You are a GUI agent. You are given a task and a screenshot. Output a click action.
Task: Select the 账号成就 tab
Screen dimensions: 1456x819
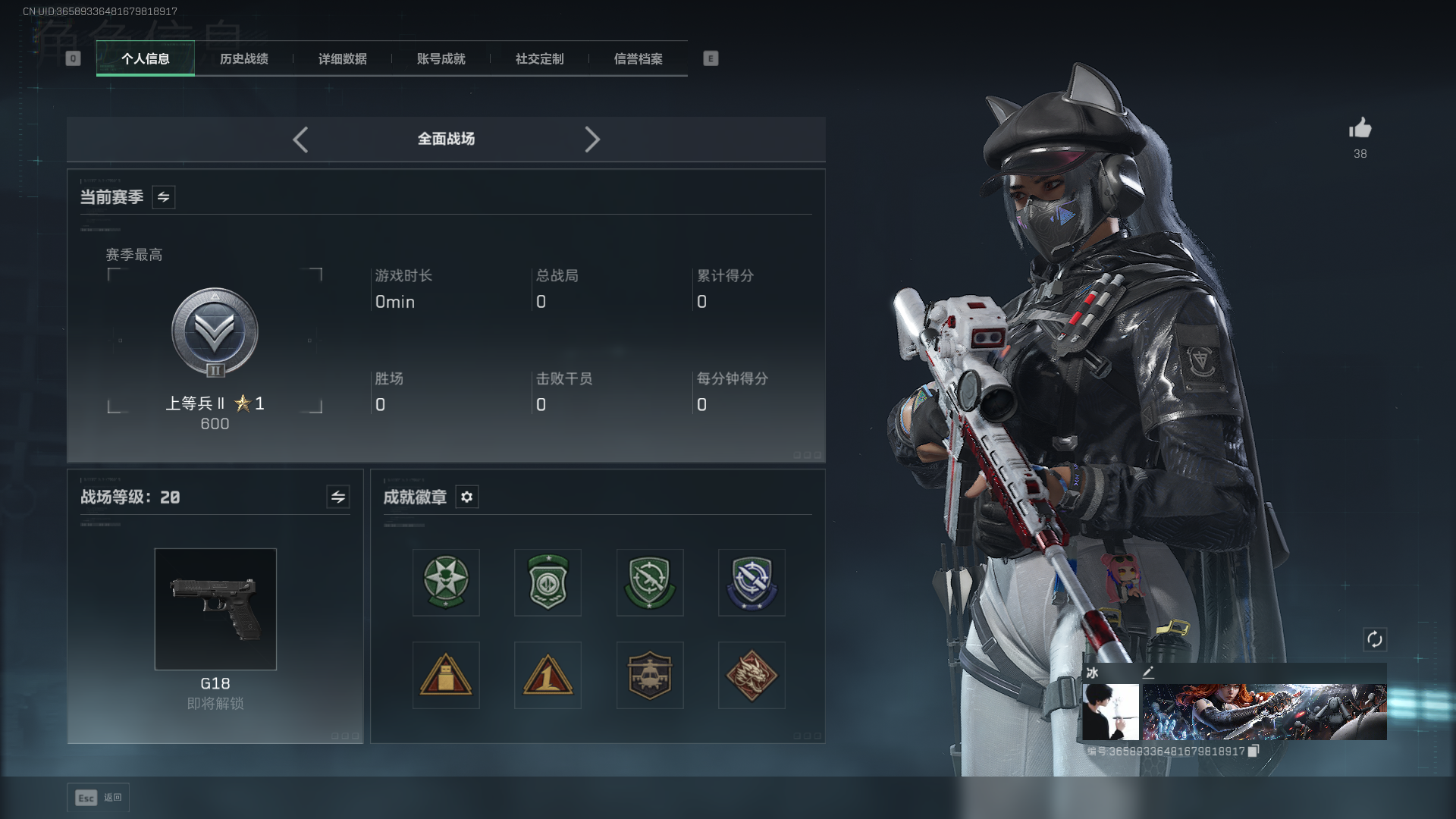tap(441, 59)
